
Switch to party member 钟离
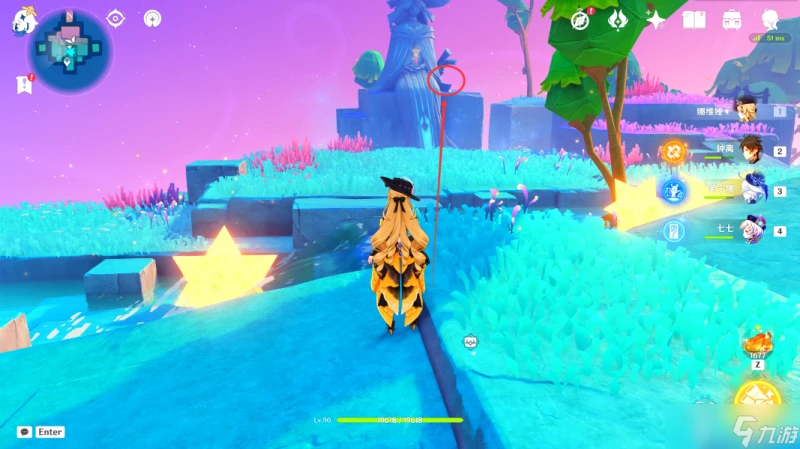745,151
